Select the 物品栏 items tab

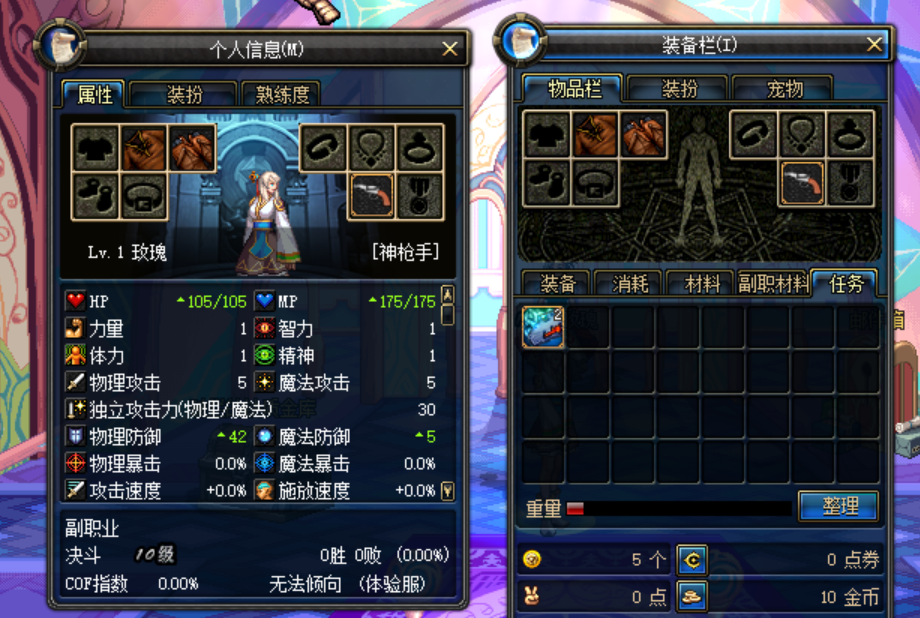click(574, 89)
